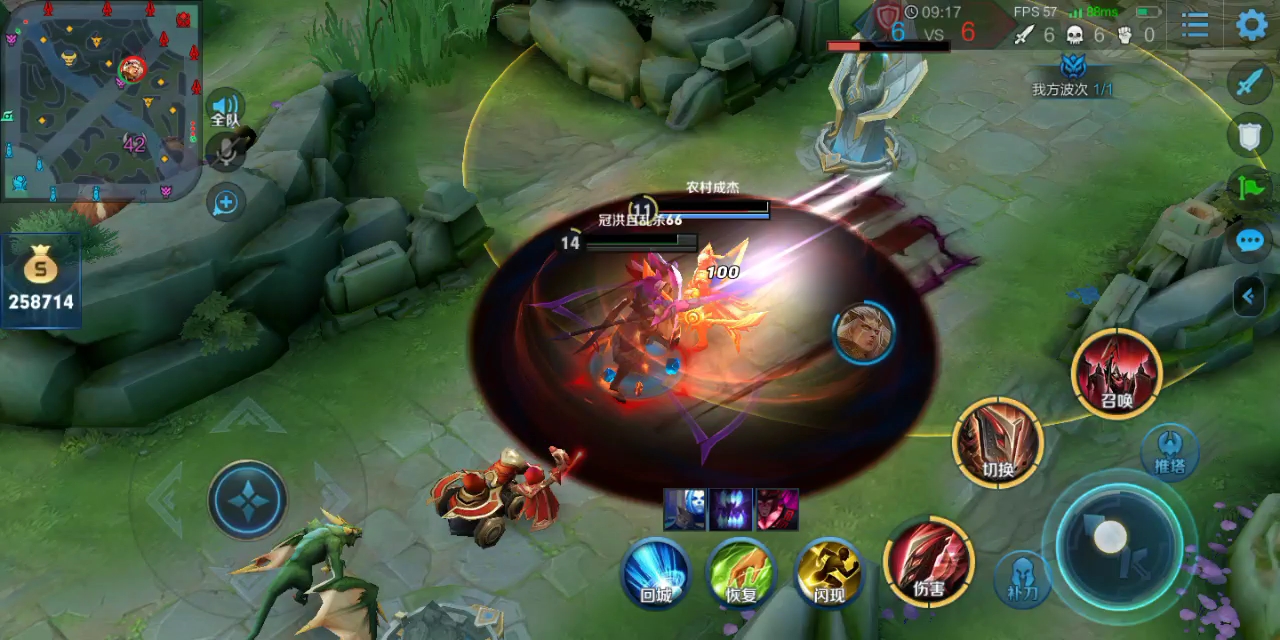Toggle the 全队 team voice speaker
The image size is (1280, 640).
[x=226, y=108]
